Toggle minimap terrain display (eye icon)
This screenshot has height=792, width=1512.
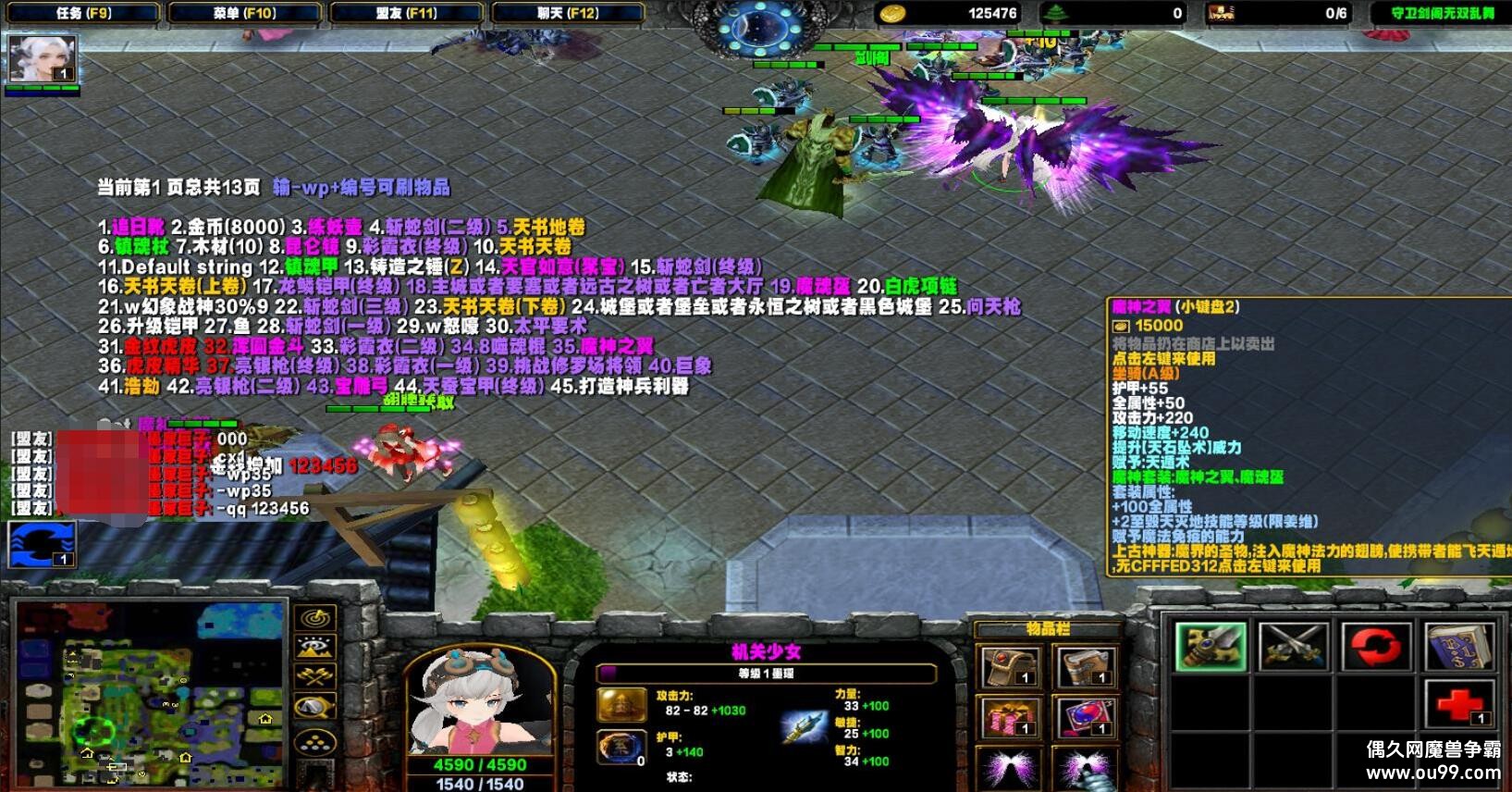(x=315, y=648)
